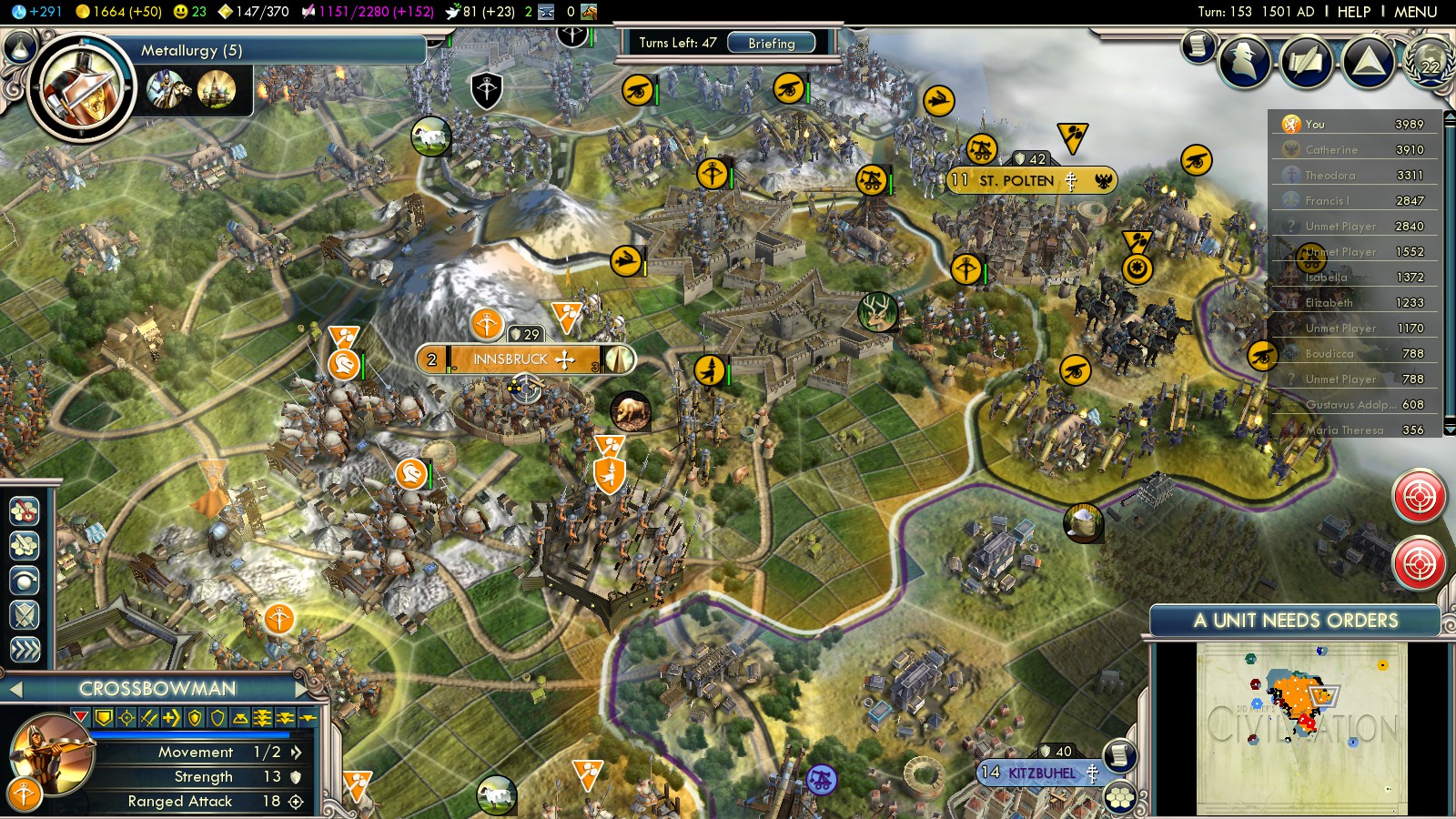Open the small scroll notification log

click(x=1198, y=45)
